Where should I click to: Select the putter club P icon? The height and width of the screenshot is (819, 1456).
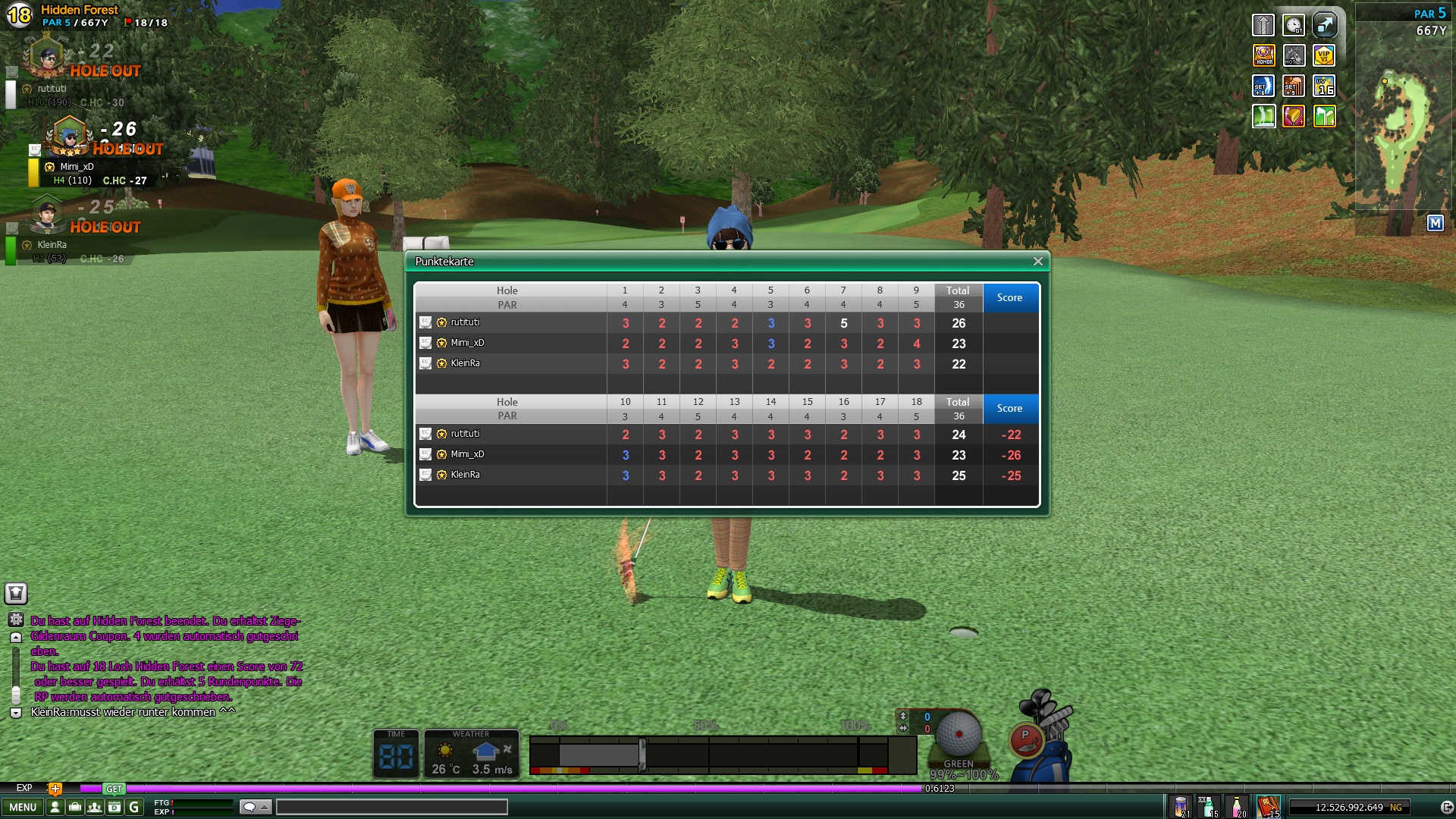pos(1025,739)
